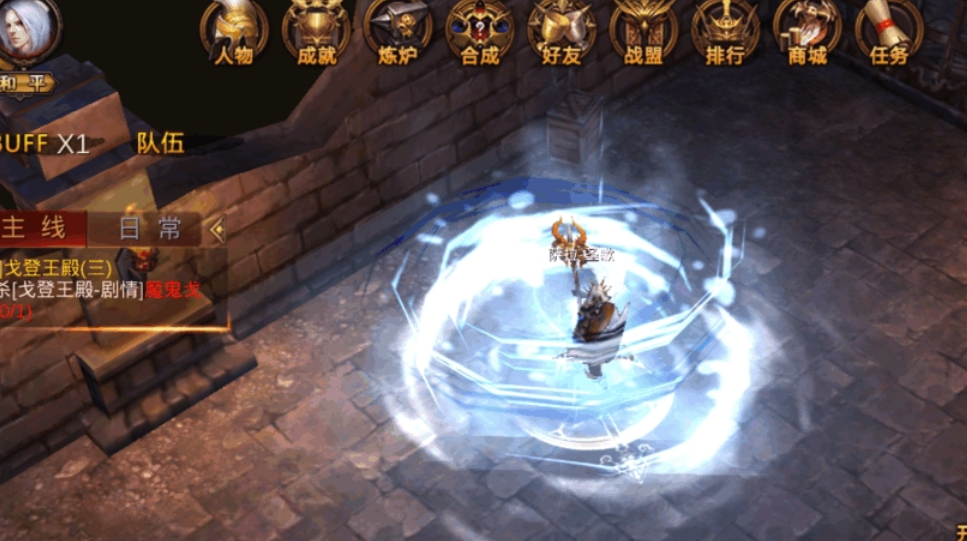Image resolution: width=967 pixels, height=541 pixels.
Task: Collapse the quest panel with the arrow
Action: pos(218,229)
